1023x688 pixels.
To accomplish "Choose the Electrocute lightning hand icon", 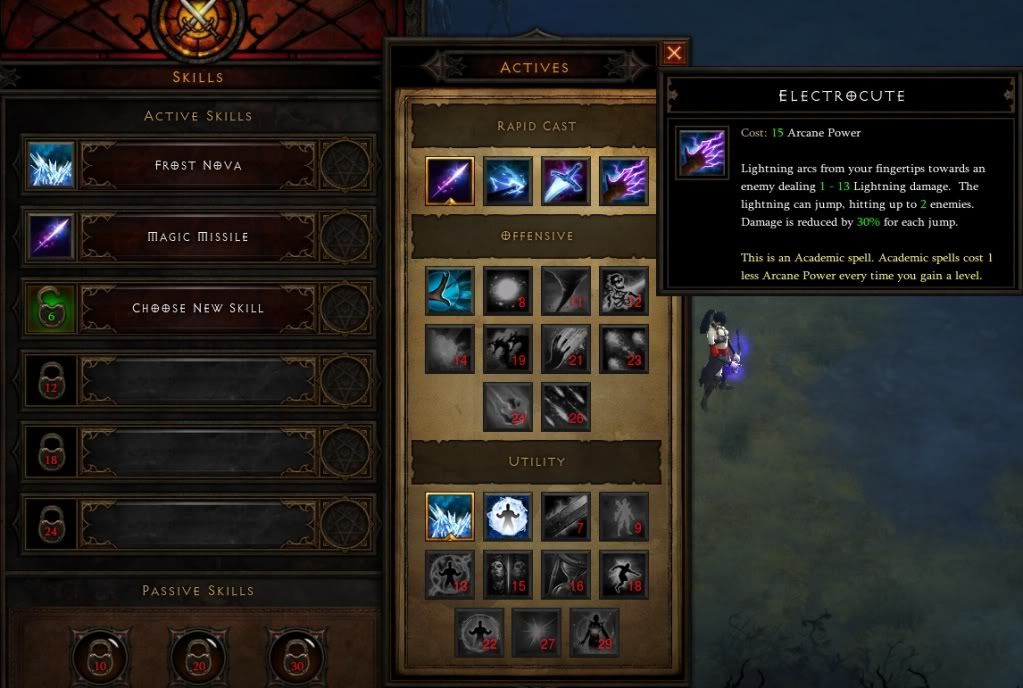I will 624,181.
